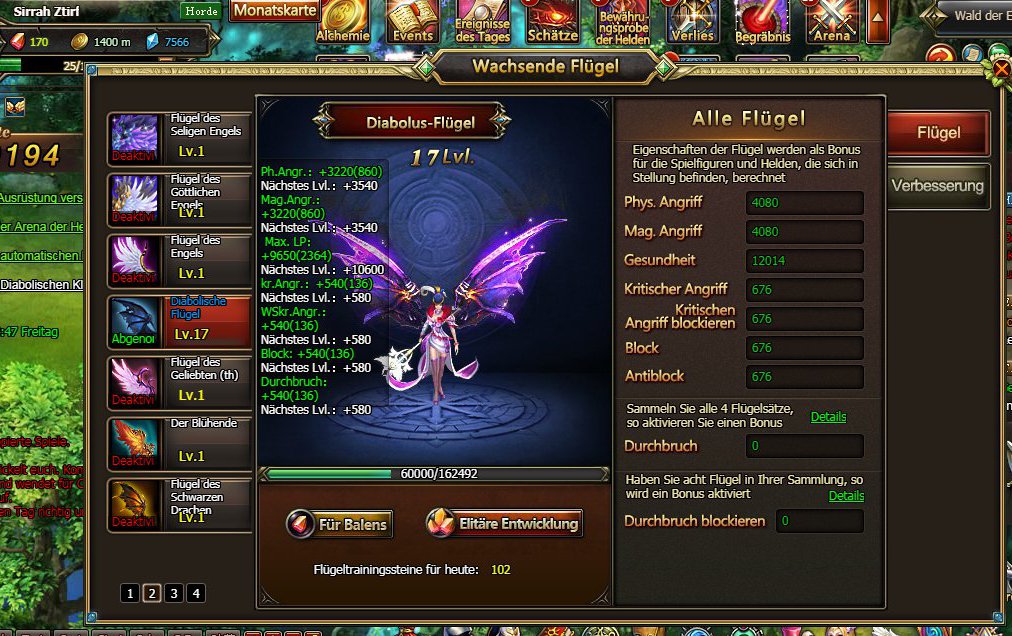Open the Monatskarte offer

(x=275, y=11)
